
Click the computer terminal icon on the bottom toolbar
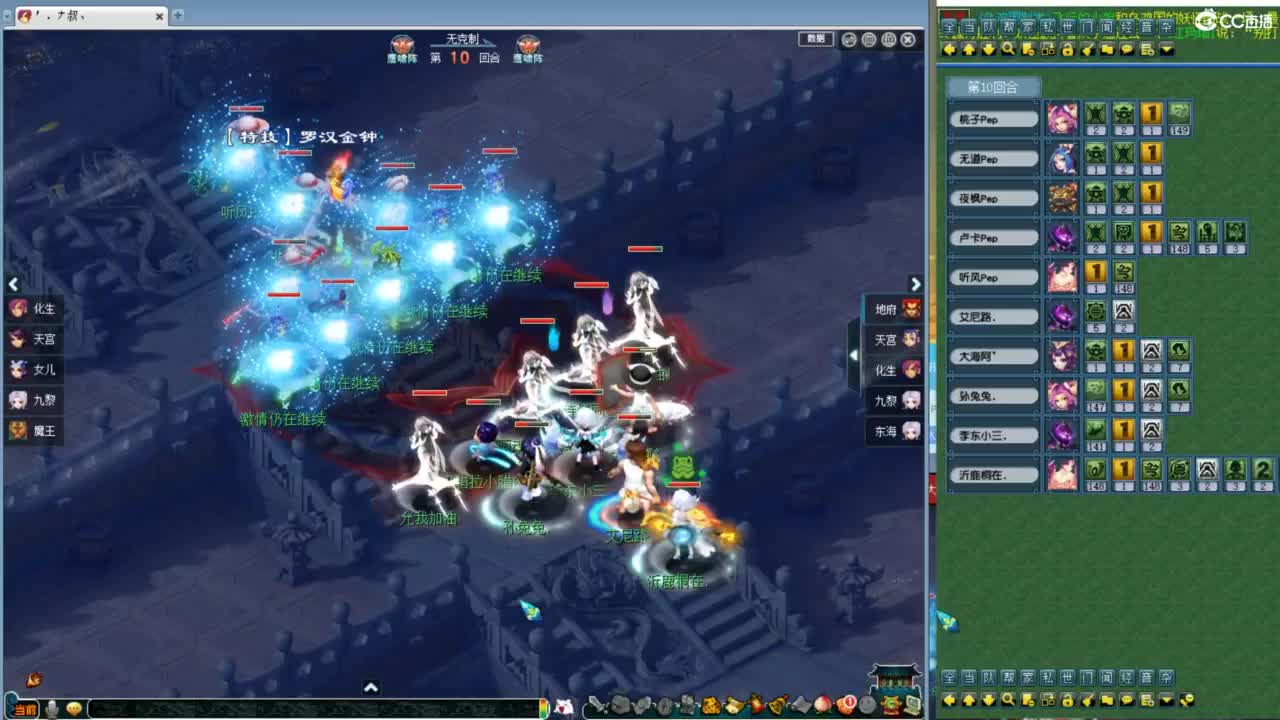911,704
